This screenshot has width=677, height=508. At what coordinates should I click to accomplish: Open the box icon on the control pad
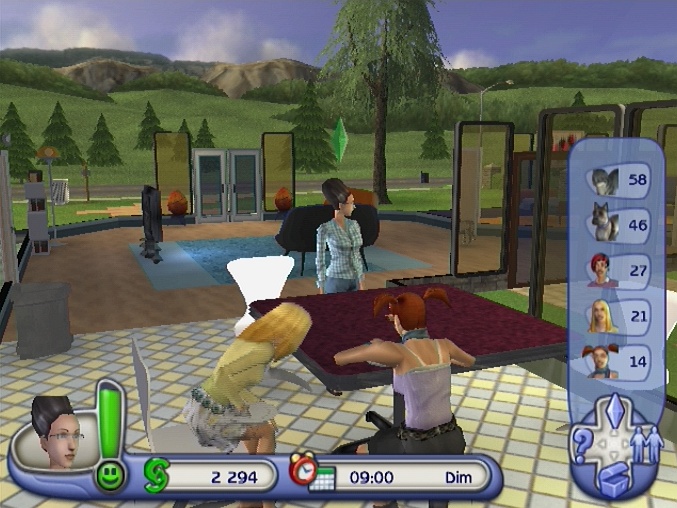click(612, 479)
